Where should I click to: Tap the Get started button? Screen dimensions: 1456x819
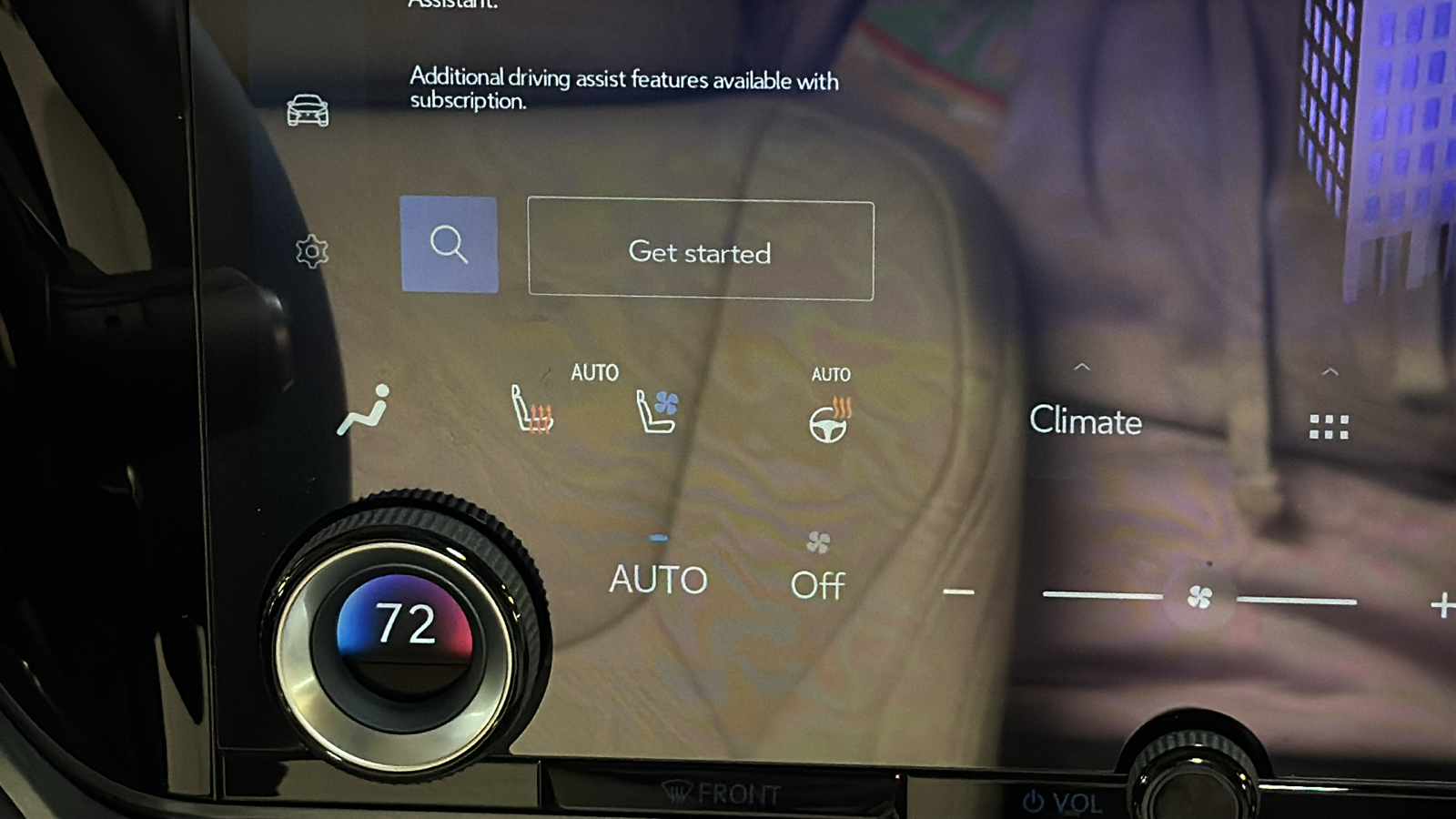[x=700, y=251]
